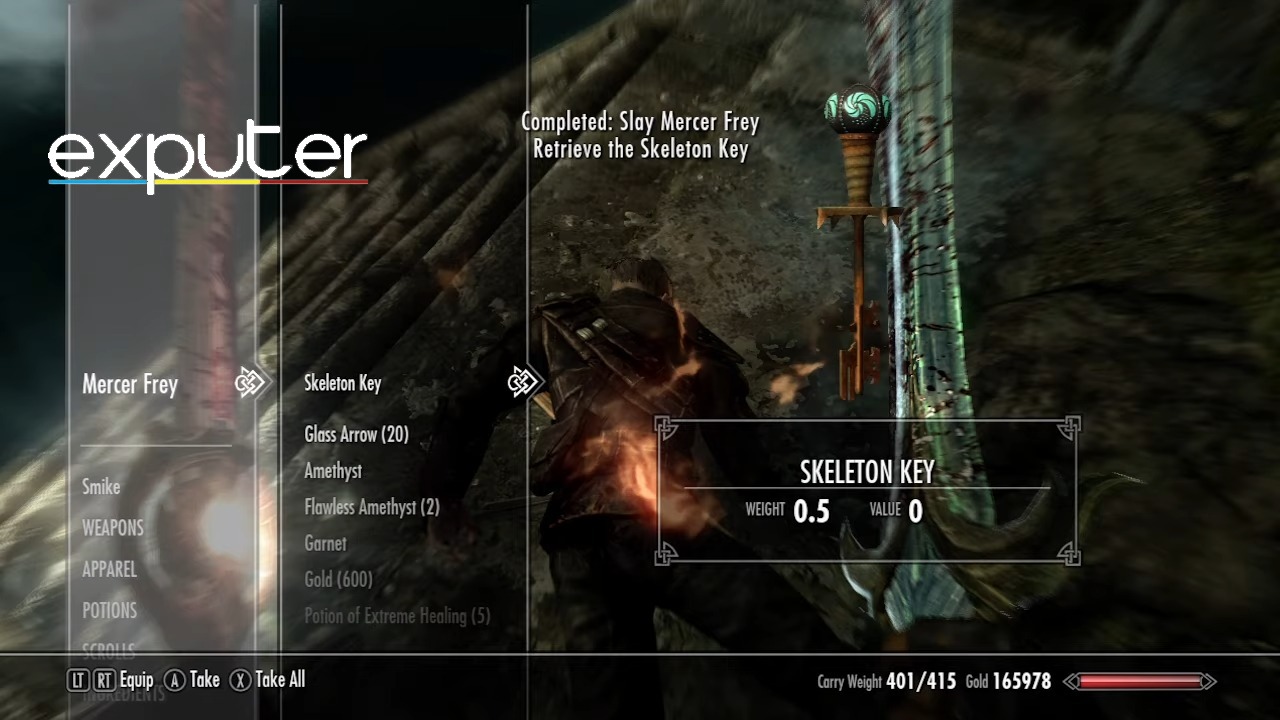Click the Equip command

pos(135,680)
